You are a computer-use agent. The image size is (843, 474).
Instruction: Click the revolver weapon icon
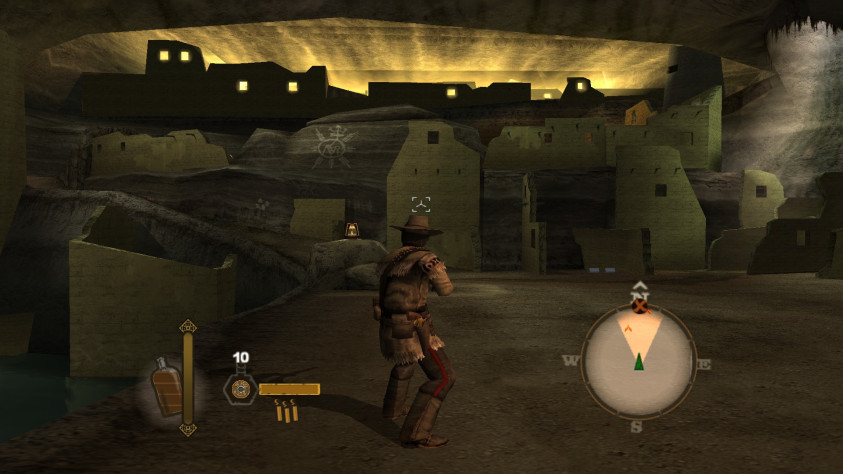click(241, 389)
